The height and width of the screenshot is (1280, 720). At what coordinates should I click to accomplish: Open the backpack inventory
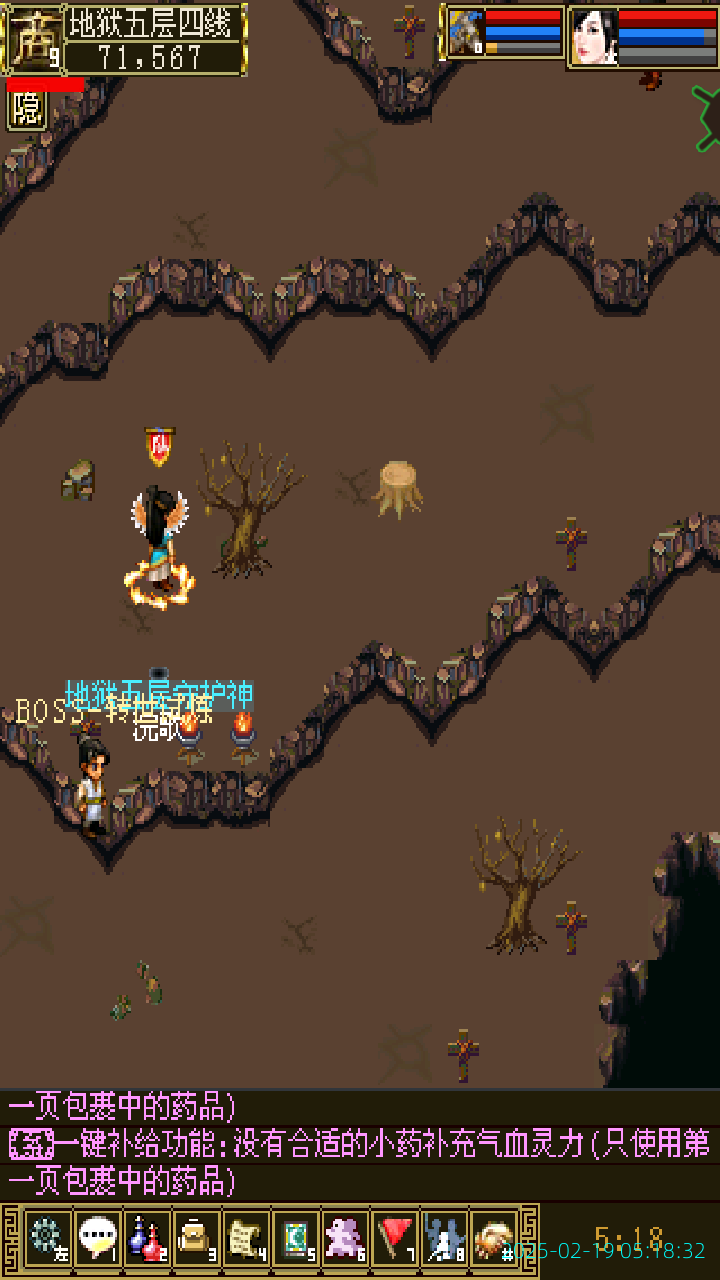pyautogui.click(x=196, y=1239)
